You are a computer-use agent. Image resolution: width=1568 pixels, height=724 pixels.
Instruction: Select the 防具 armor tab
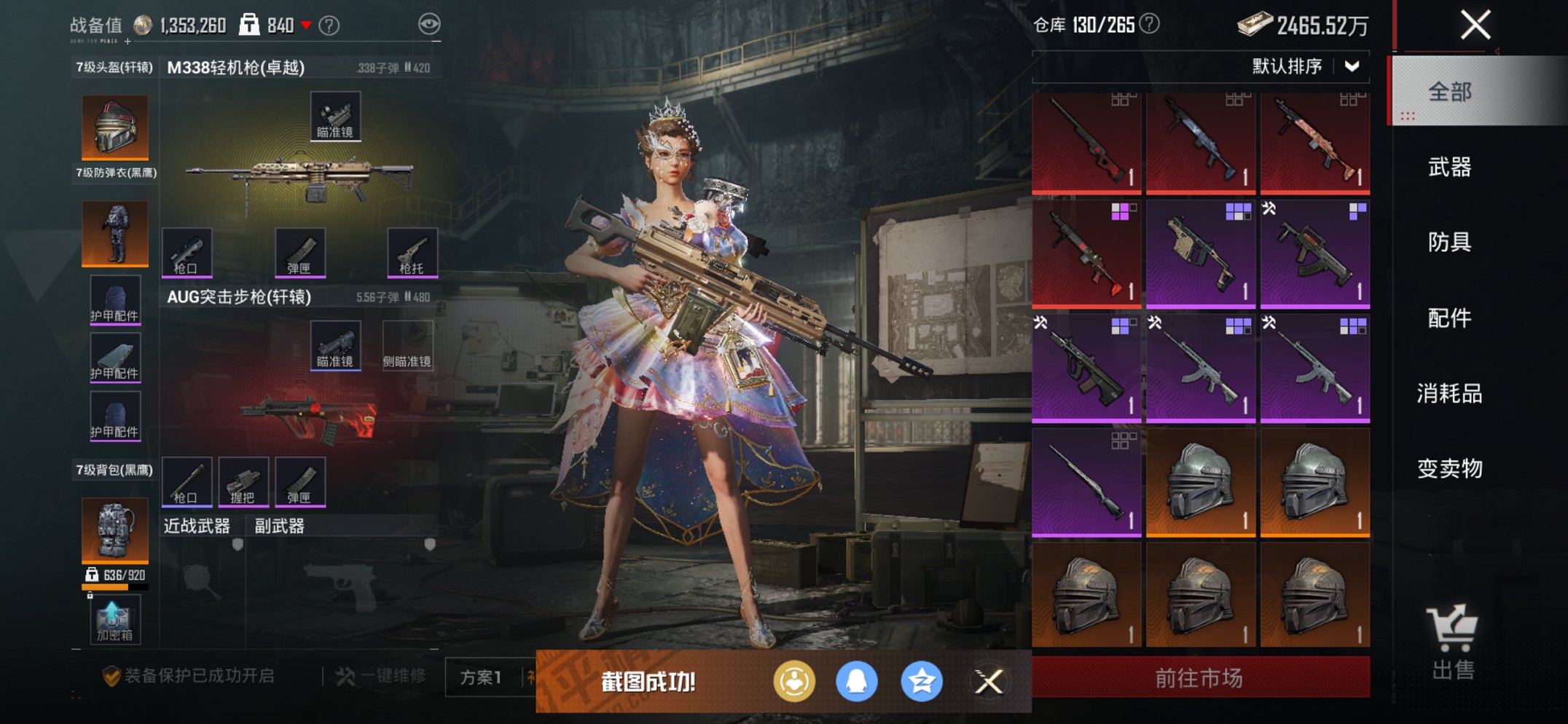tap(1450, 242)
